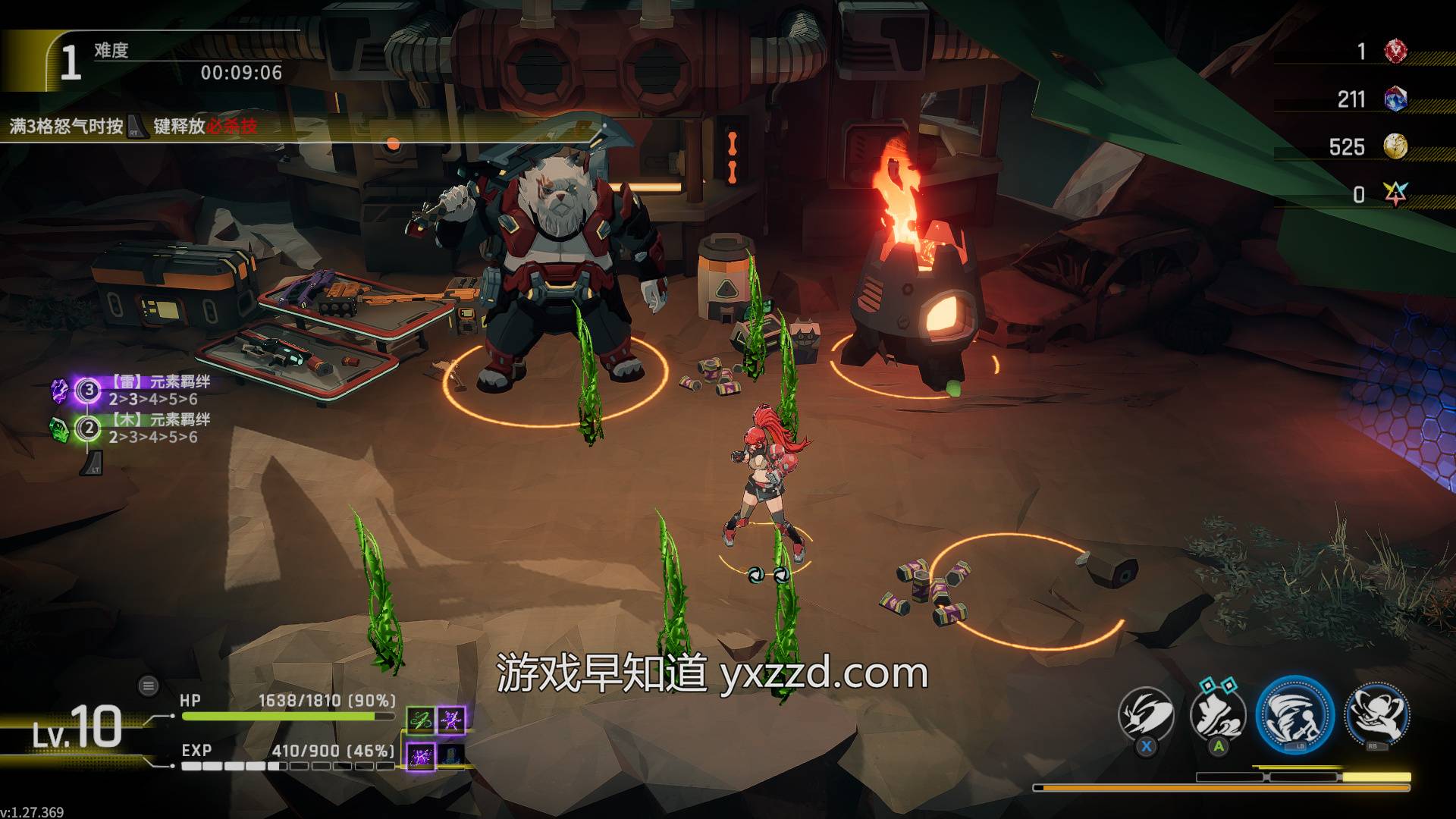
Task: Trigger the blue-ringed whirlwind skill
Action: (1294, 715)
